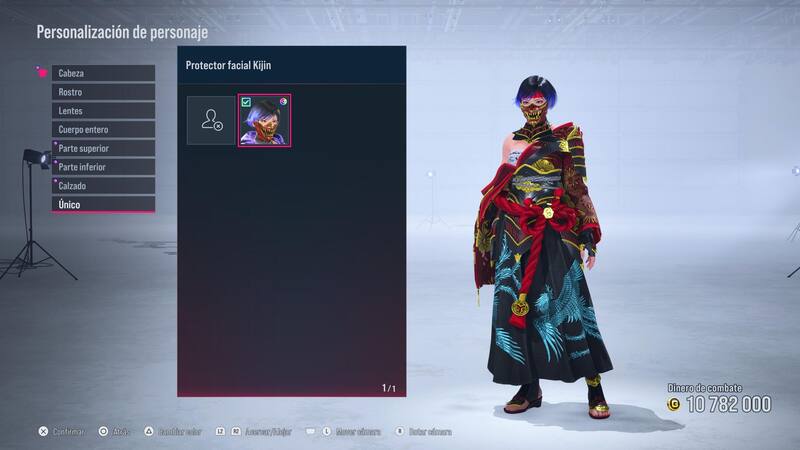Select the Kijin face guard thumbnail
Image resolution: width=800 pixels, height=450 pixels.
pyautogui.click(x=264, y=121)
